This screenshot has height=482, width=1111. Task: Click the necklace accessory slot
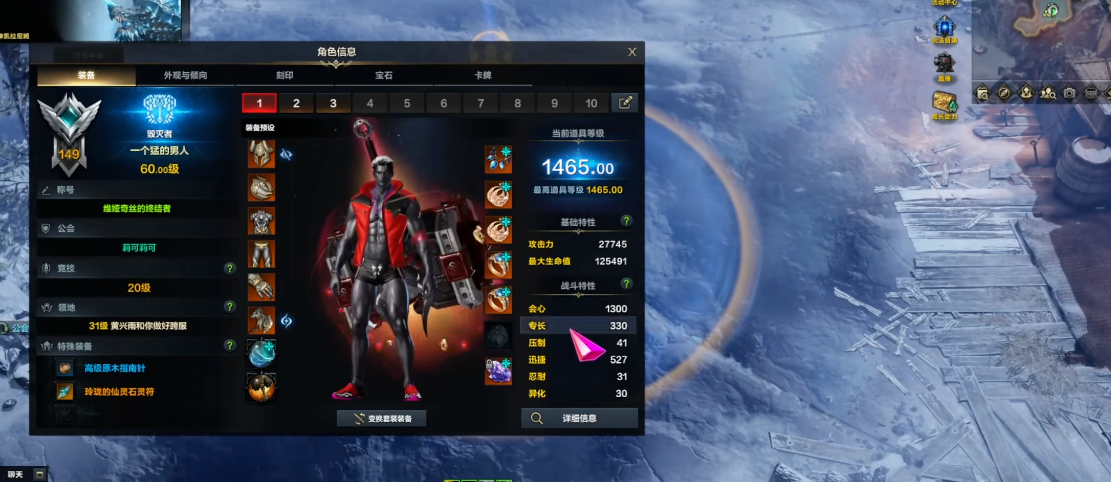(x=498, y=160)
